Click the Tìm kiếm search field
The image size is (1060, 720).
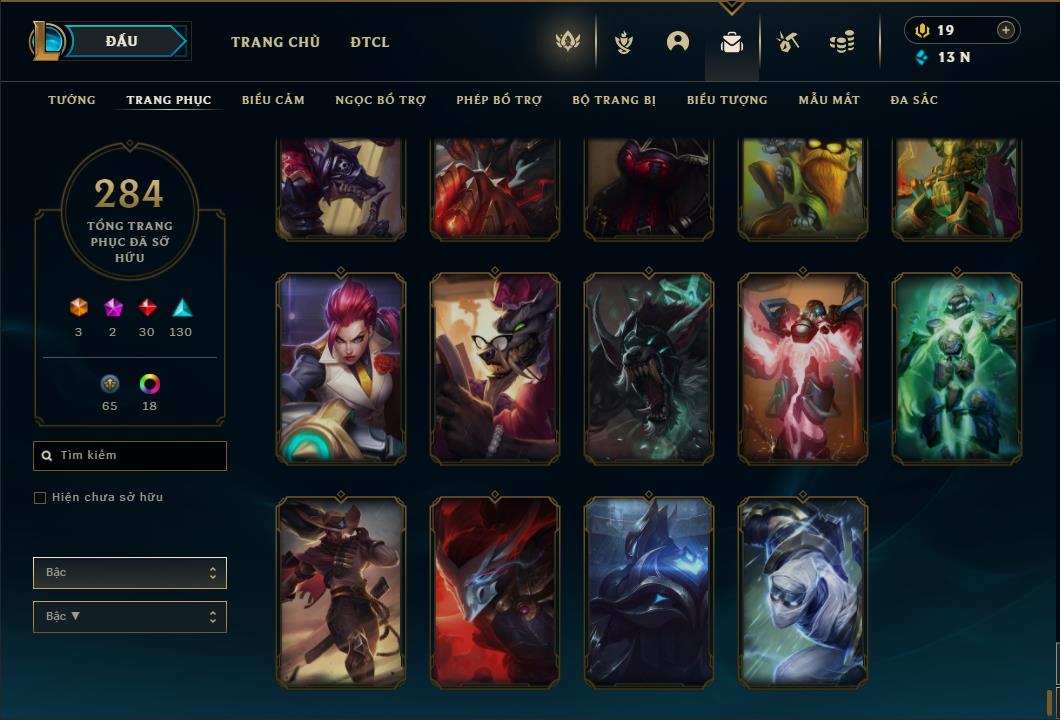coord(130,456)
